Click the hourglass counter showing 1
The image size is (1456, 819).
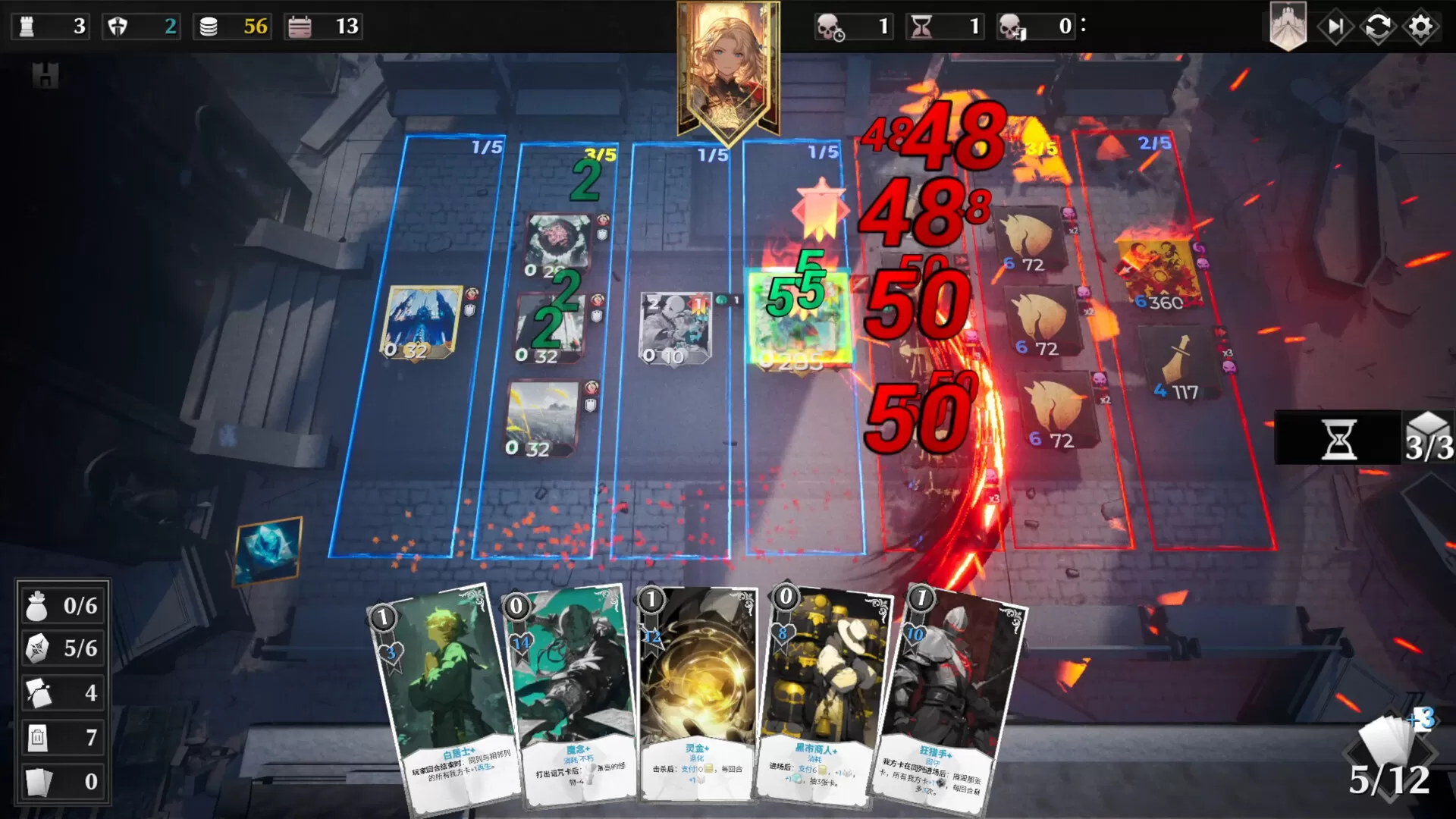pos(944,27)
